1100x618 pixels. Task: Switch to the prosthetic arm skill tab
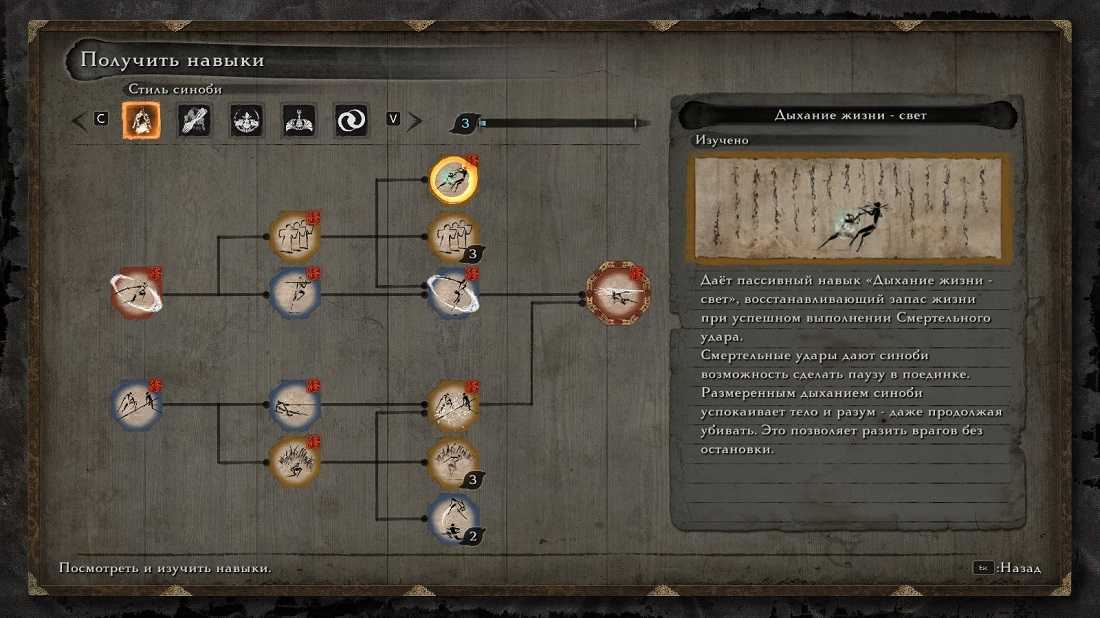coord(194,121)
